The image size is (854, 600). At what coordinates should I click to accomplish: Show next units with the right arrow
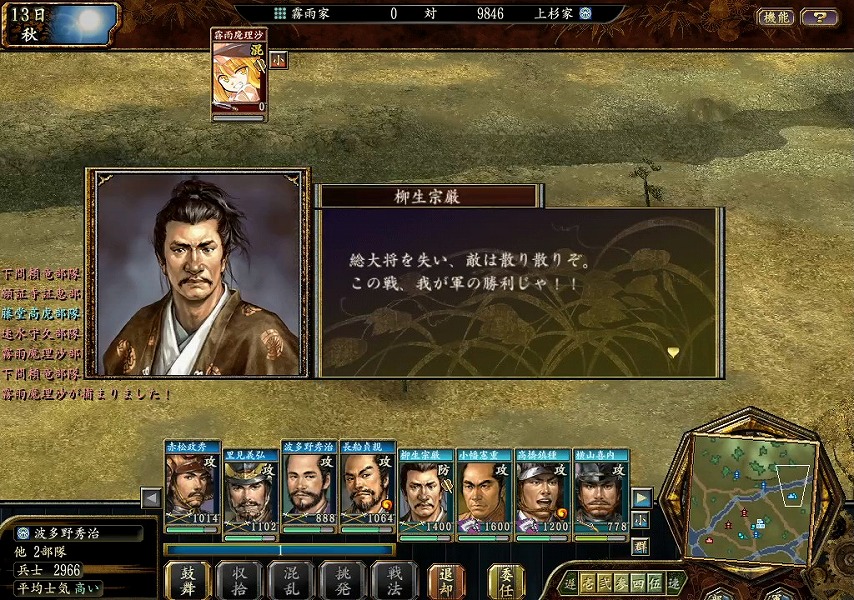tap(642, 498)
